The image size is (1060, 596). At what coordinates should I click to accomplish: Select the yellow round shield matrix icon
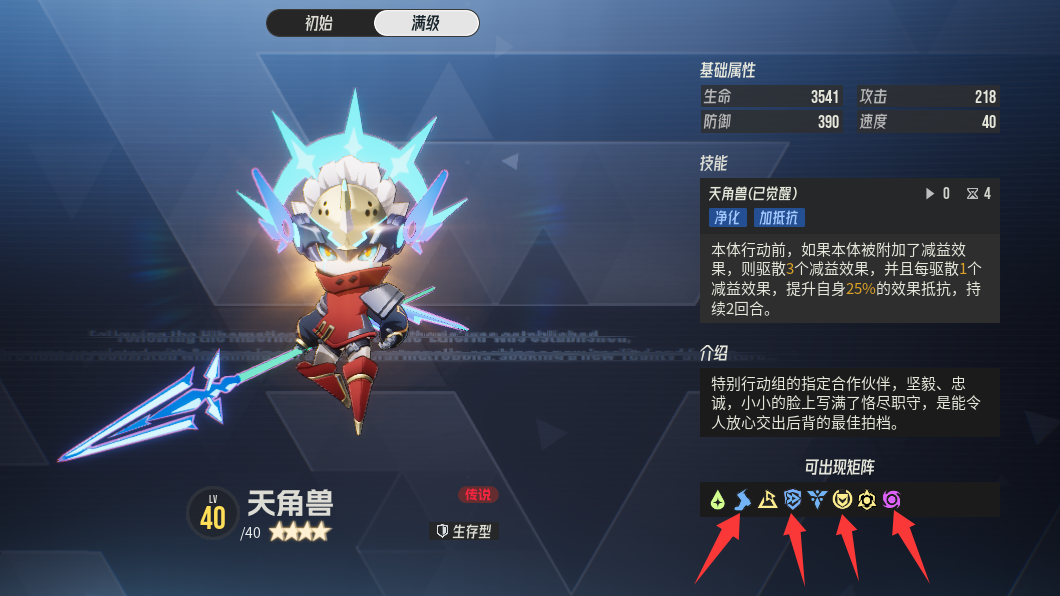842,499
